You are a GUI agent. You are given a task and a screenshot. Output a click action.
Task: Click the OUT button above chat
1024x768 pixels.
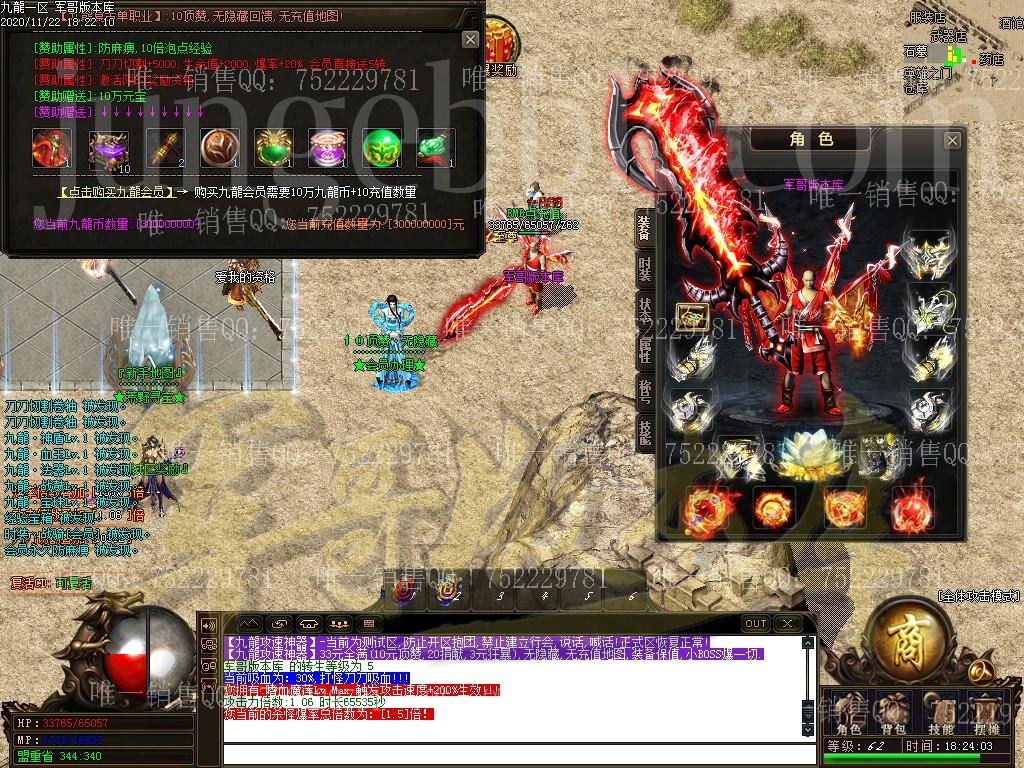[x=756, y=623]
